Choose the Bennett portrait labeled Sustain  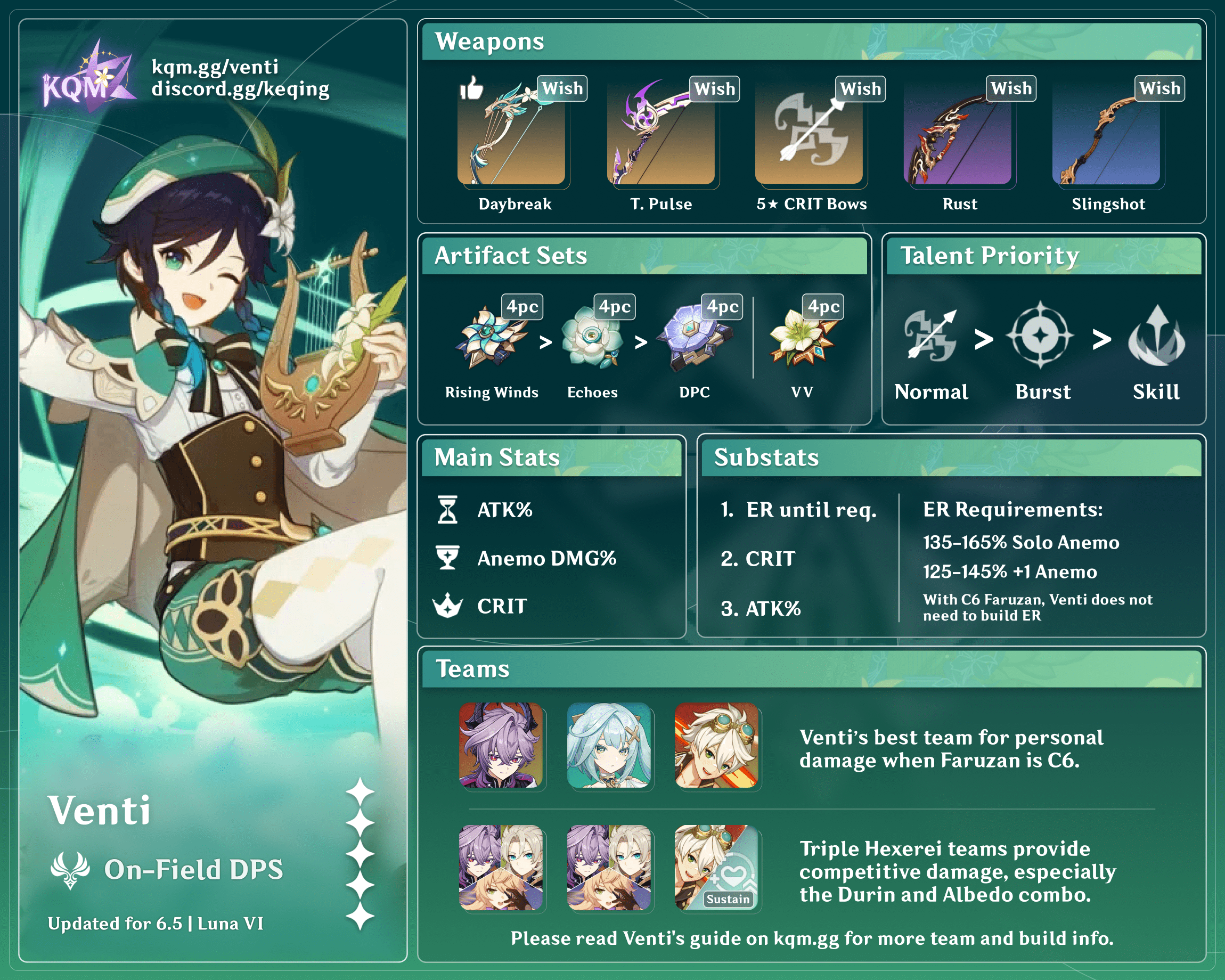coord(716,868)
